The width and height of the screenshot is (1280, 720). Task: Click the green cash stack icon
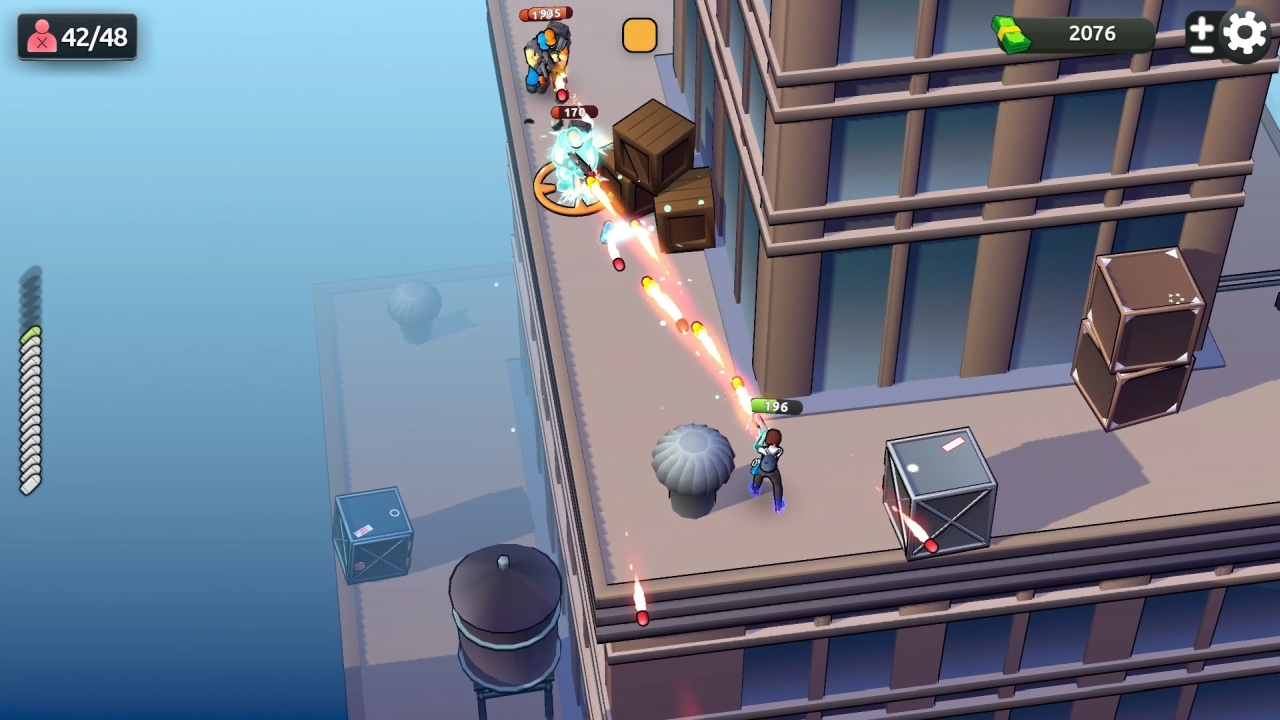click(1014, 33)
